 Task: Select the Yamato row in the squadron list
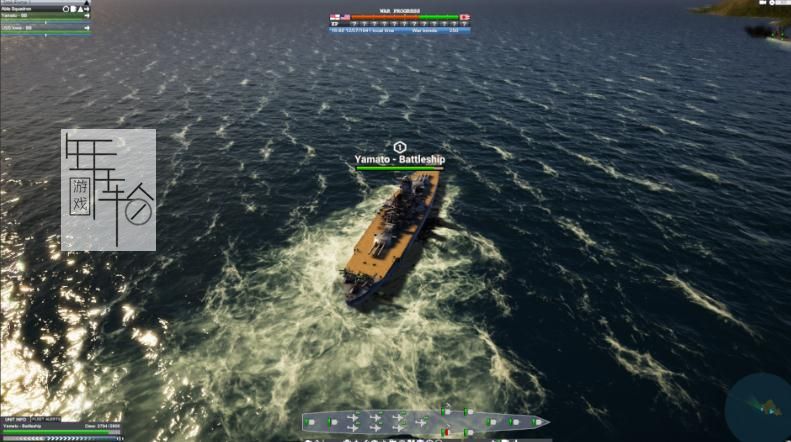pos(30,16)
